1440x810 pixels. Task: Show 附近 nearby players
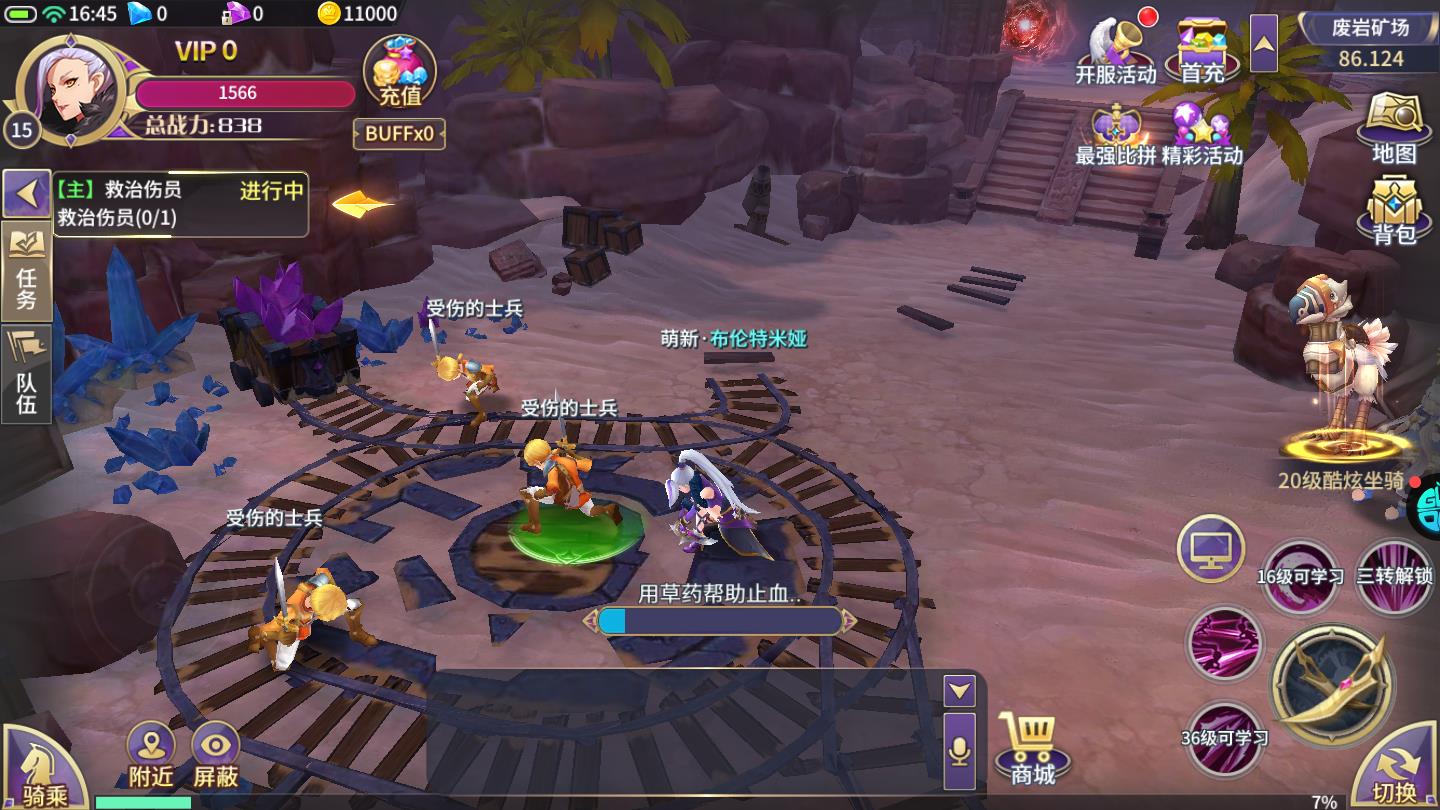tap(151, 756)
